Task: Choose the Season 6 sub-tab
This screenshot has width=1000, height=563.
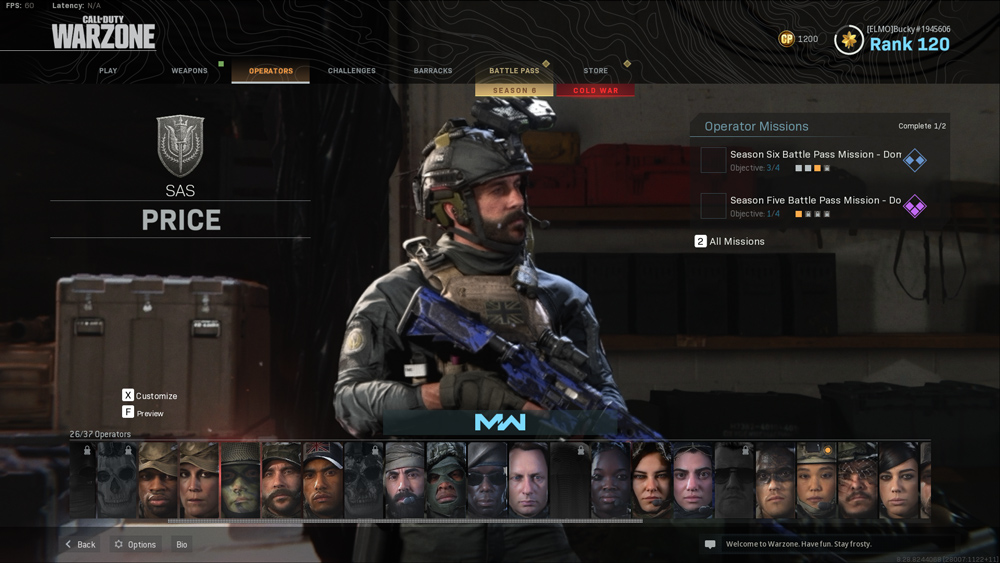Action: [x=514, y=91]
